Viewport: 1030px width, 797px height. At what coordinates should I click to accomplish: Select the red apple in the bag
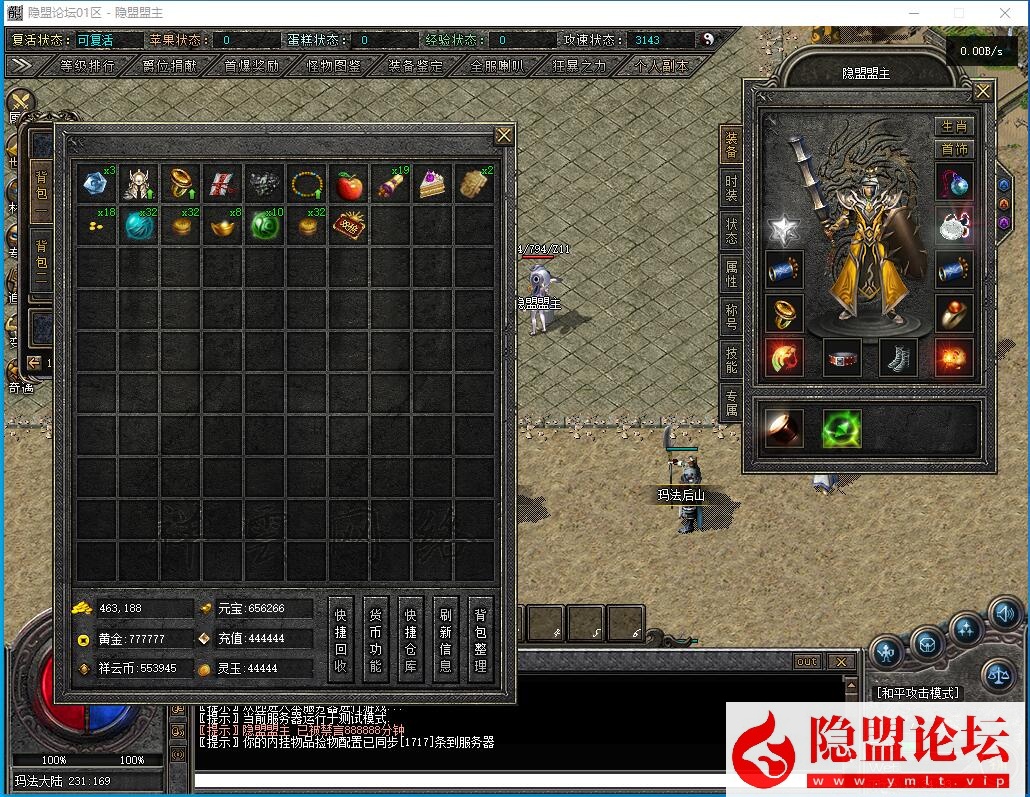pos(348,185)
